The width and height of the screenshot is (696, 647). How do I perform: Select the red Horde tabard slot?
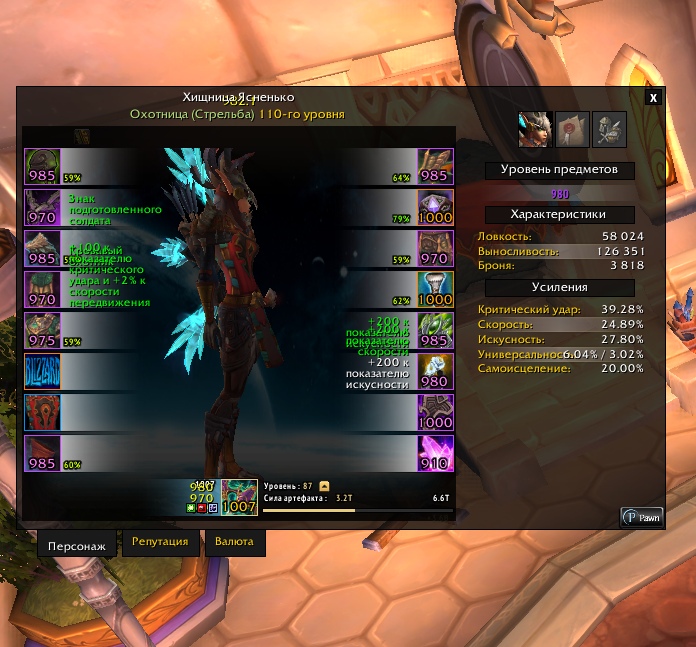pyautogui.click(x=42, y=413)
